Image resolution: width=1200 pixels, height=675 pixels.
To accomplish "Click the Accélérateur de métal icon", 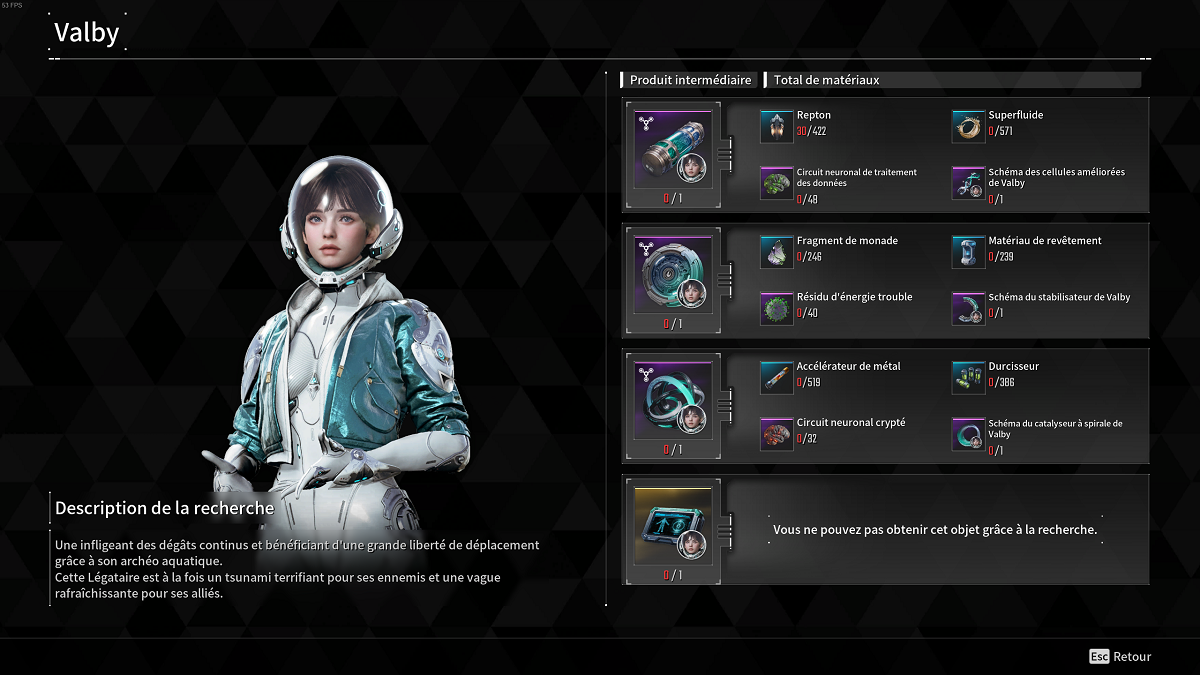I will [x=777, y=377].
